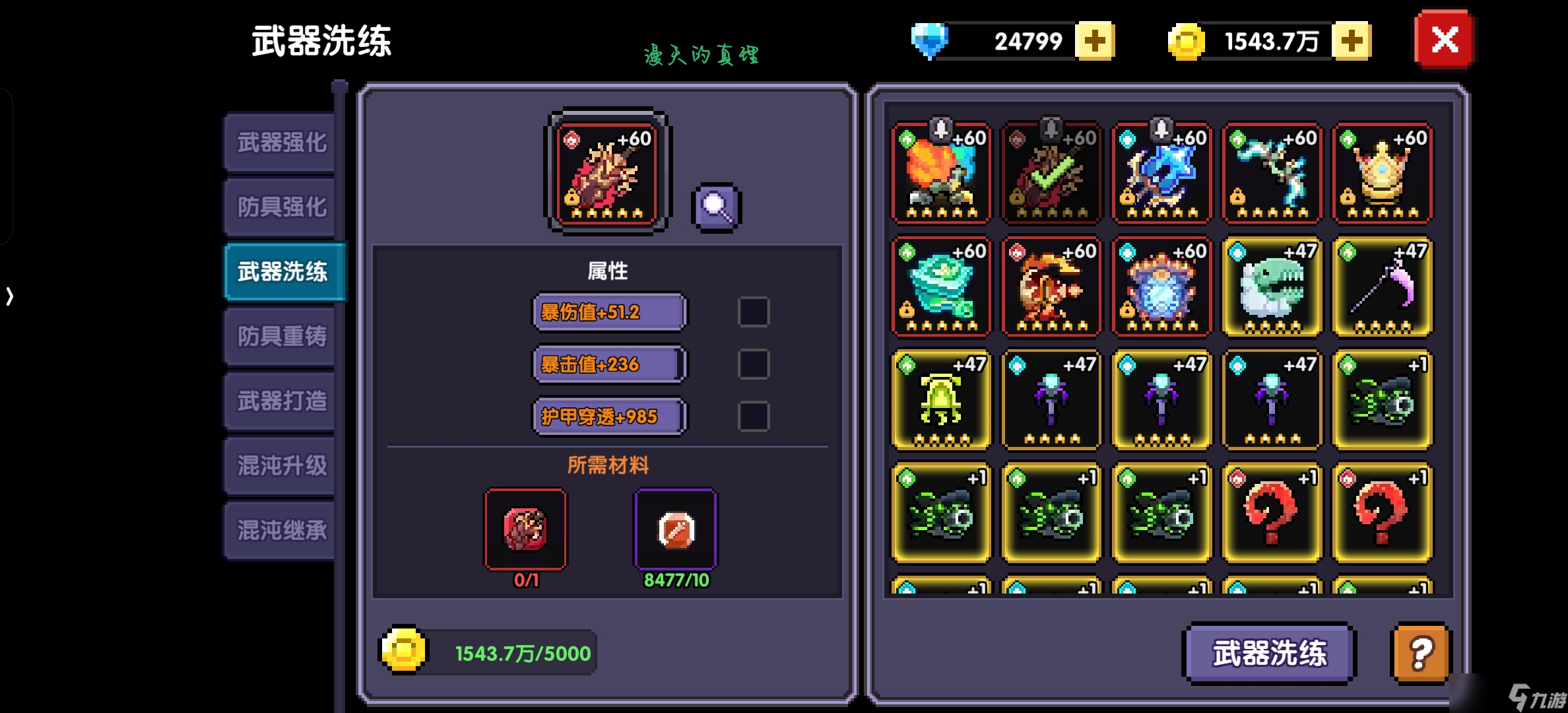The width and height of the screenshot is (1568, 713).
Task: Go to the 武器打造 tab
Action: [x=281, y=401]
